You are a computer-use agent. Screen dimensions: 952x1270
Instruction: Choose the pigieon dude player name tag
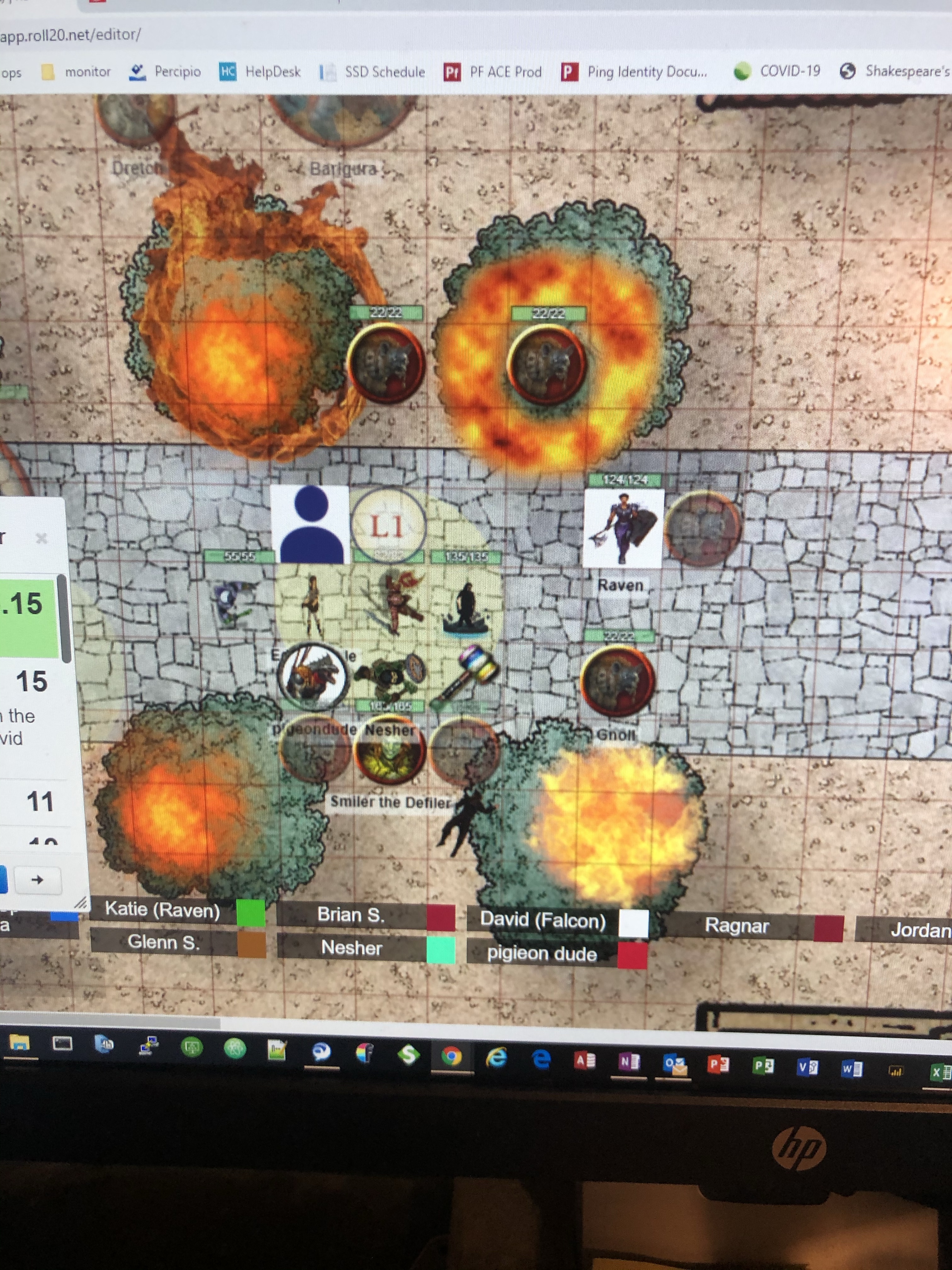[542, 954]
